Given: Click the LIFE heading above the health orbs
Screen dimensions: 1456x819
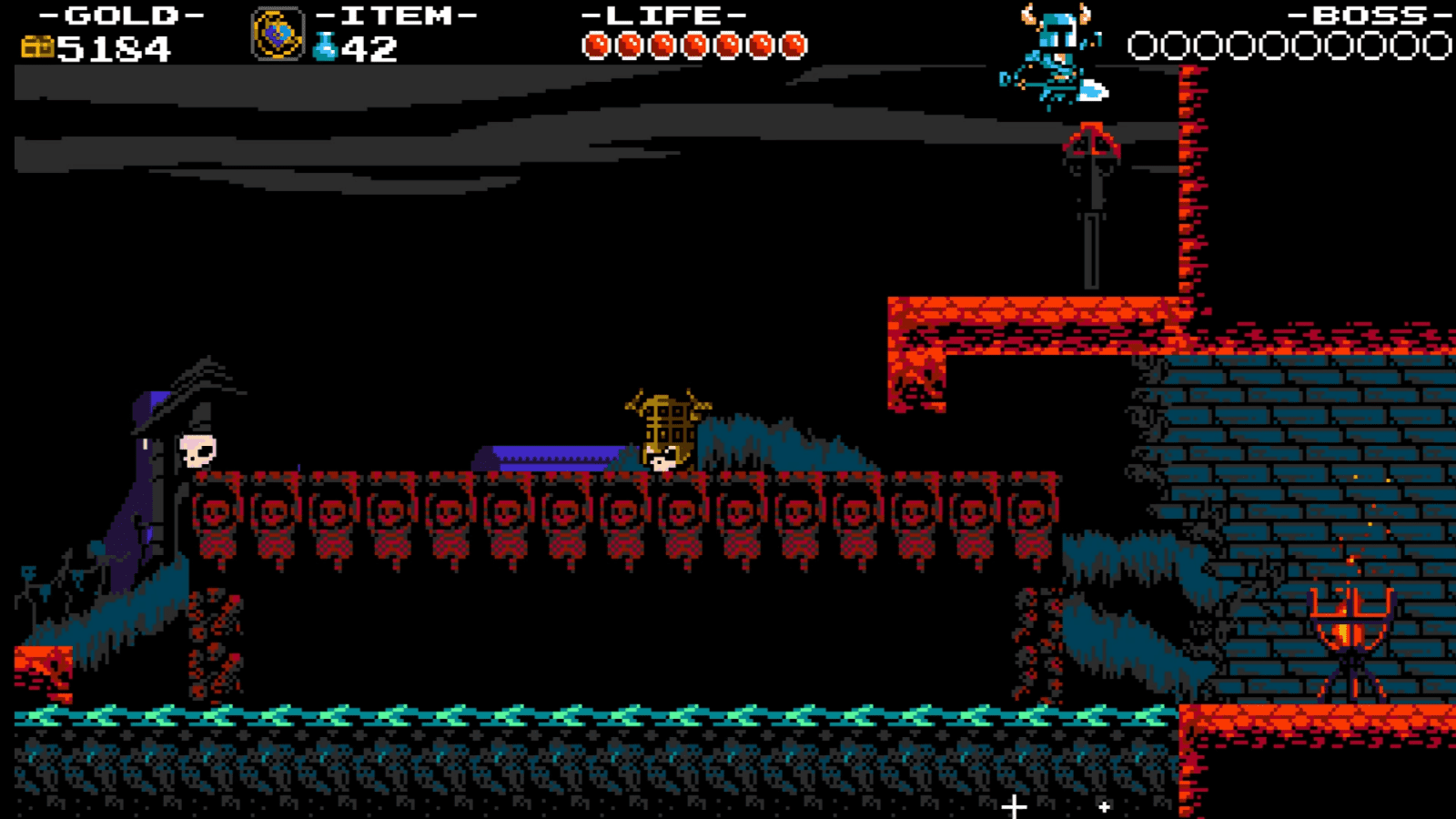Looking at the screenshot, I should [x=666, y=15].
